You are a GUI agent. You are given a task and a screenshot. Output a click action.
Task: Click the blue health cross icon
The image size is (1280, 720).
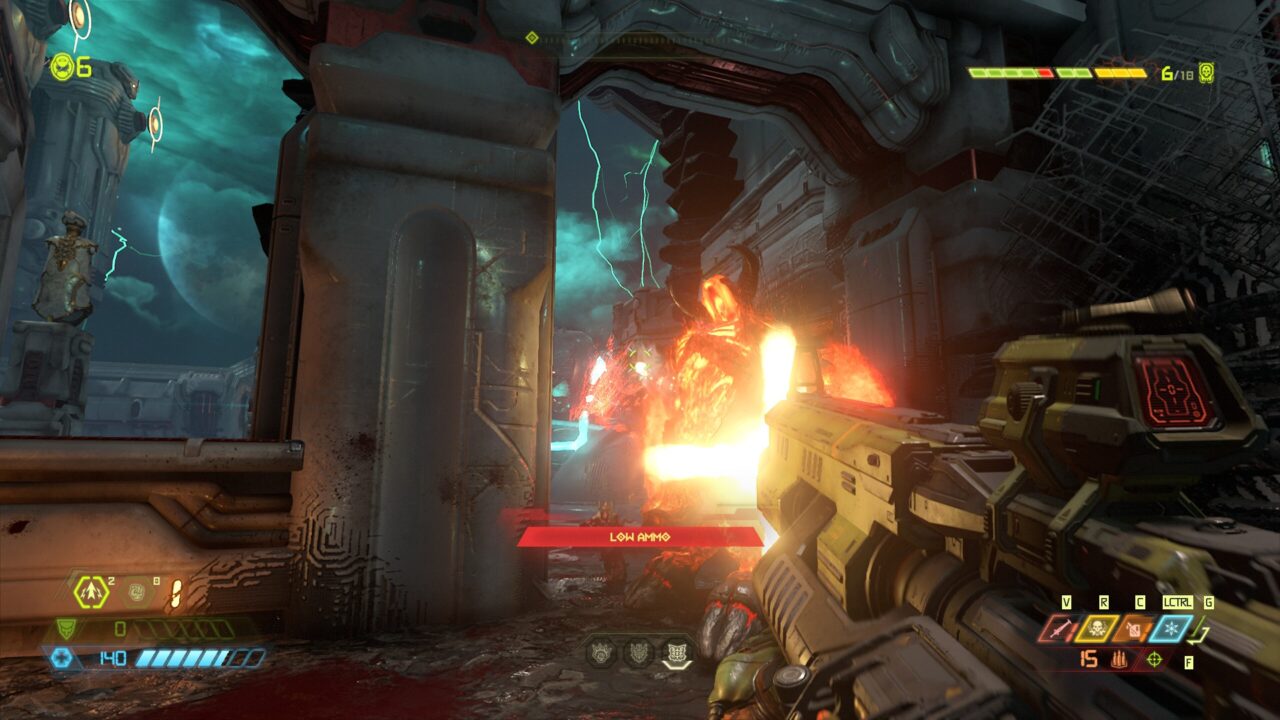pos(61,657)
